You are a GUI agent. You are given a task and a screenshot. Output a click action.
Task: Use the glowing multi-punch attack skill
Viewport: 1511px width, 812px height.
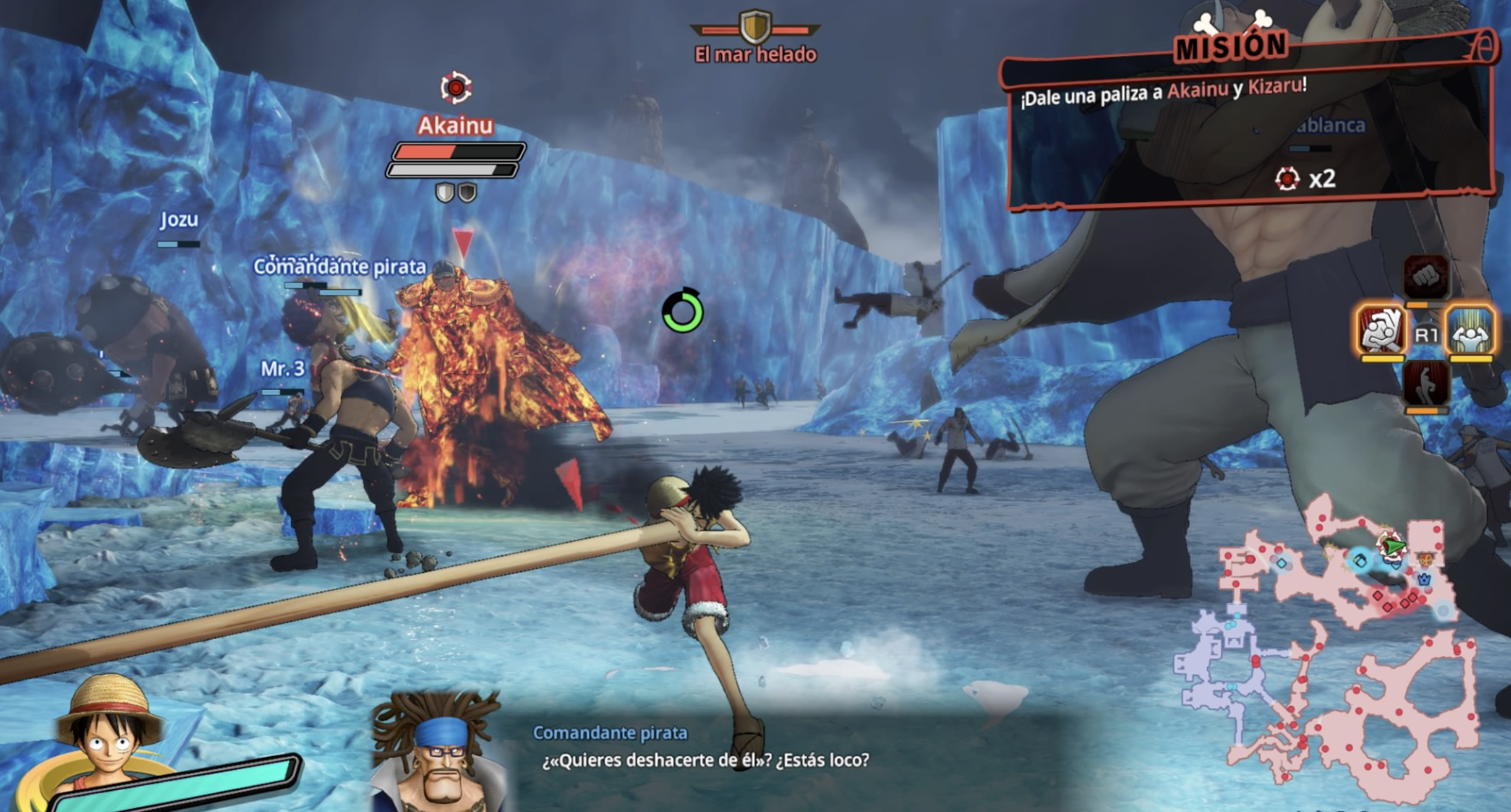1381,329
